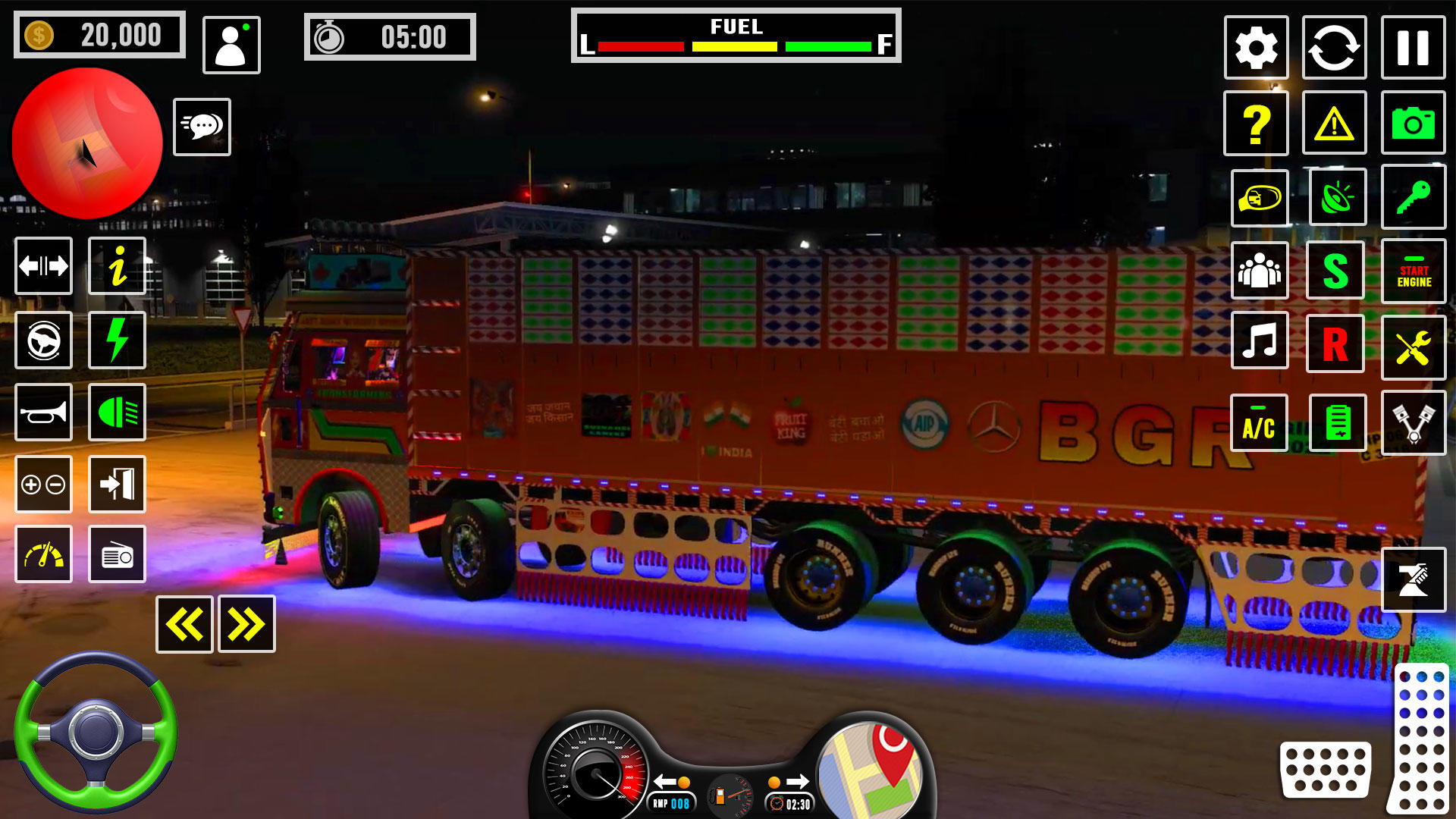Select the steering wheel control mode

coord(43,341)
